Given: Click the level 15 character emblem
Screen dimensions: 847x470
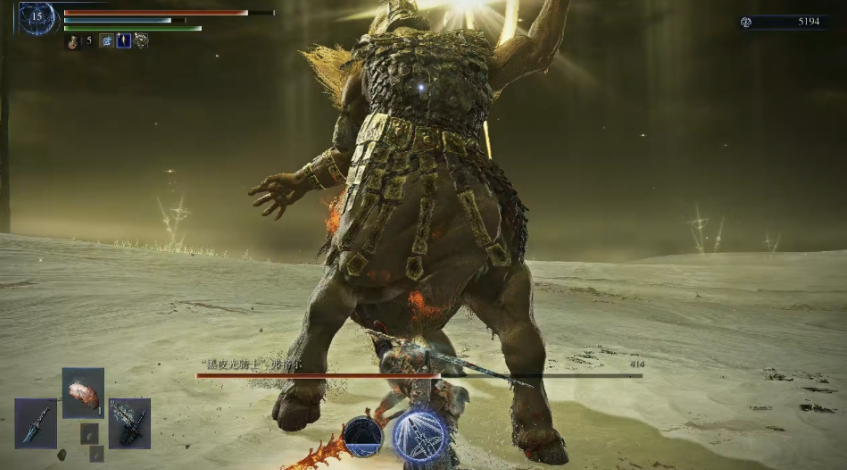Looking at the screenshot, I should click(x=38, y=18).
